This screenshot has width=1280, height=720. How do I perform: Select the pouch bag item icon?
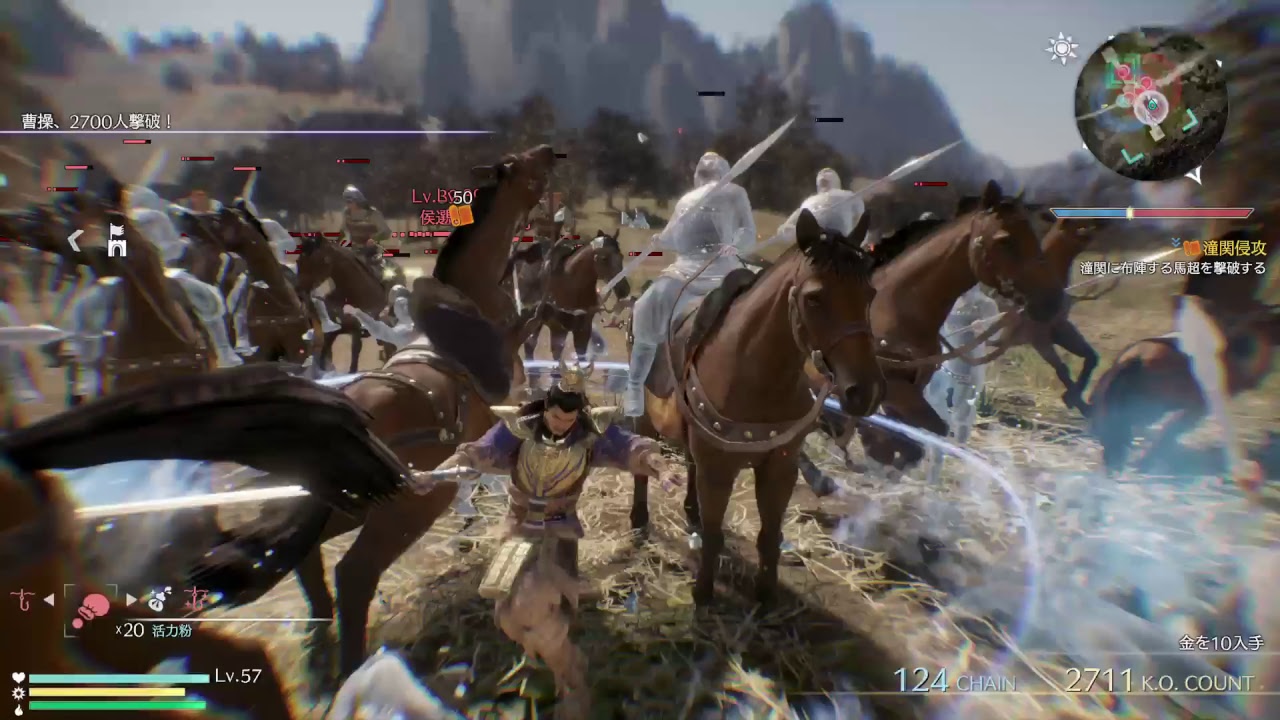point(157,600)
